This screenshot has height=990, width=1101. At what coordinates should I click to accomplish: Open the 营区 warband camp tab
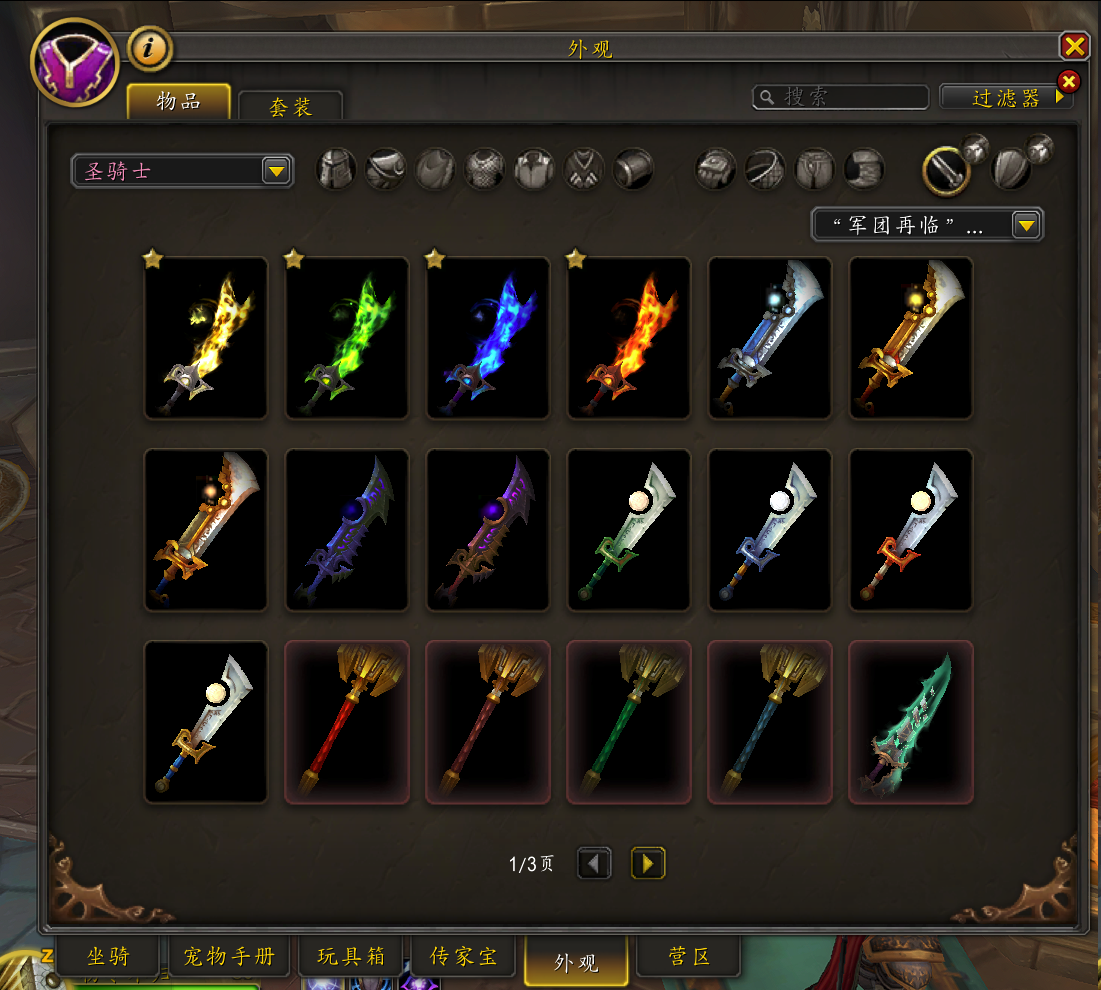[x=689, y=956]
